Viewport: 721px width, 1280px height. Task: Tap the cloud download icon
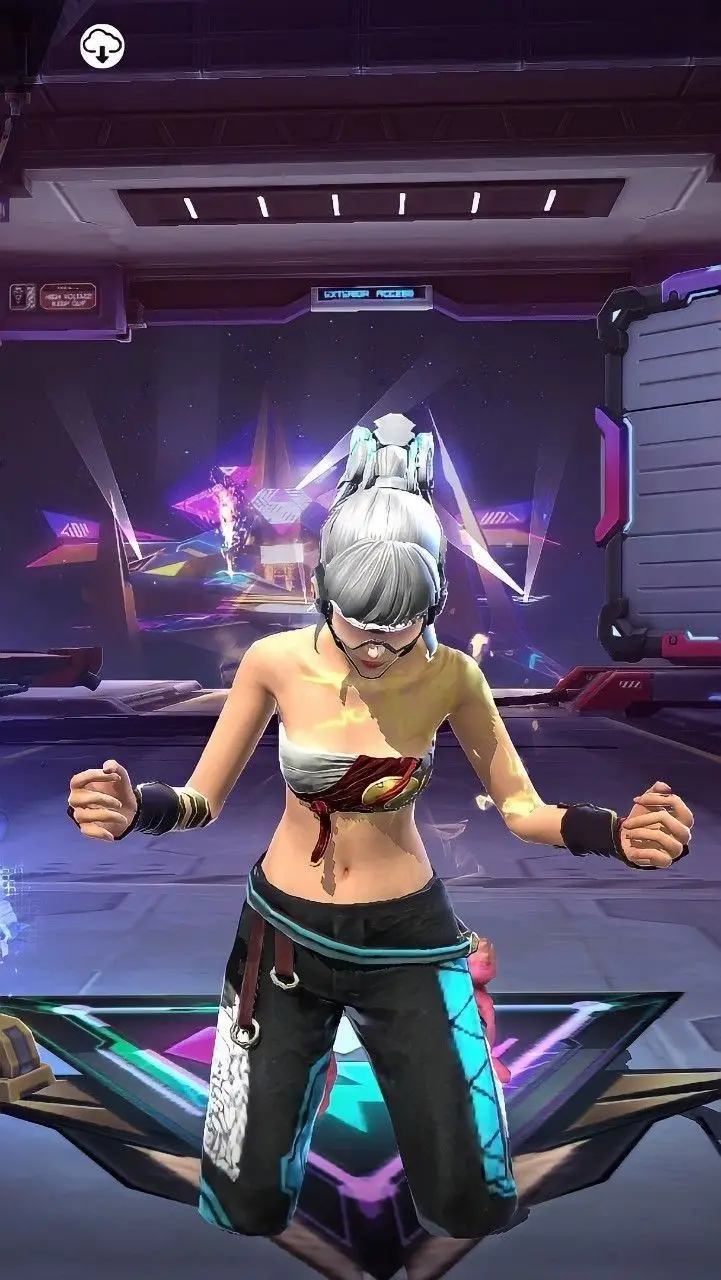coord(102,46)
